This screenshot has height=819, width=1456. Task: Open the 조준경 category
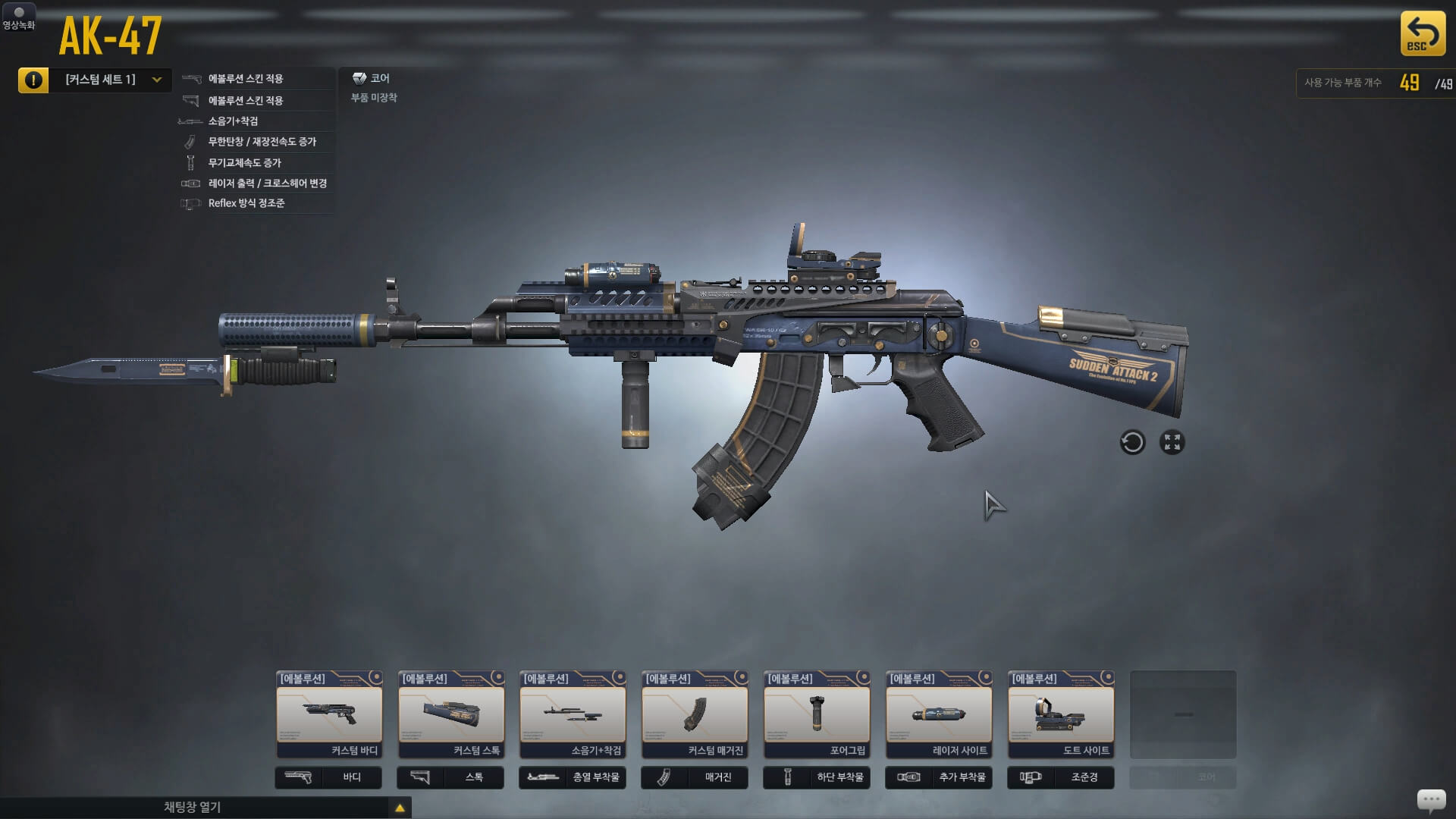(1061, 777)
